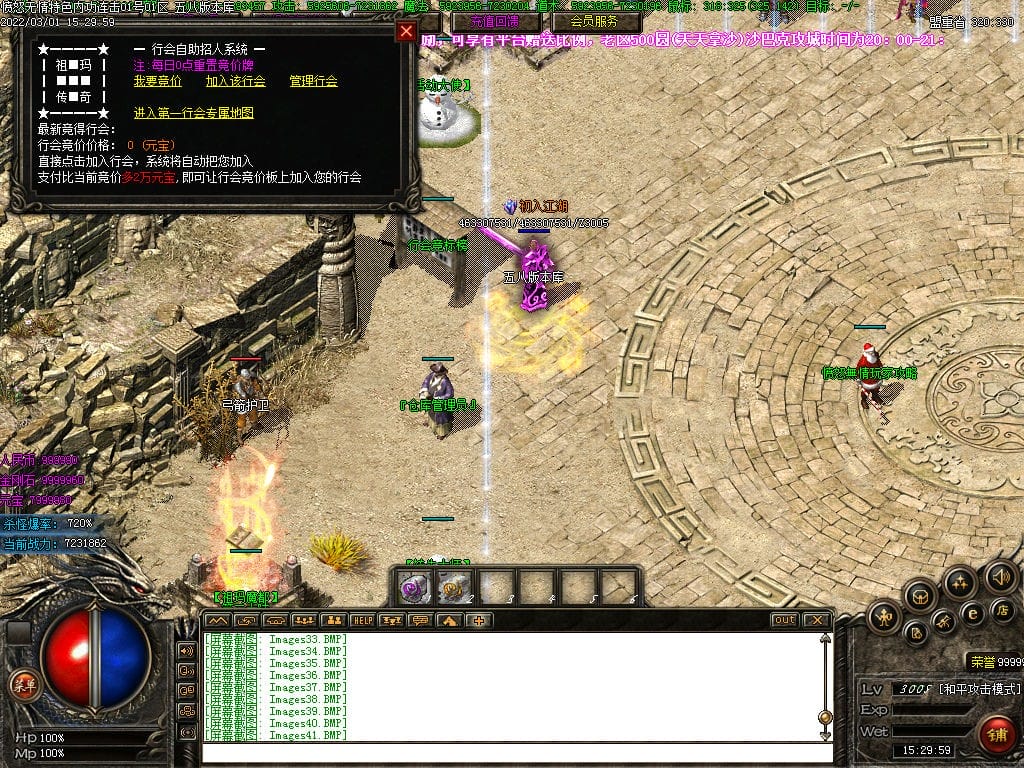Open the 店 shop round button

tap(1000, 609)
